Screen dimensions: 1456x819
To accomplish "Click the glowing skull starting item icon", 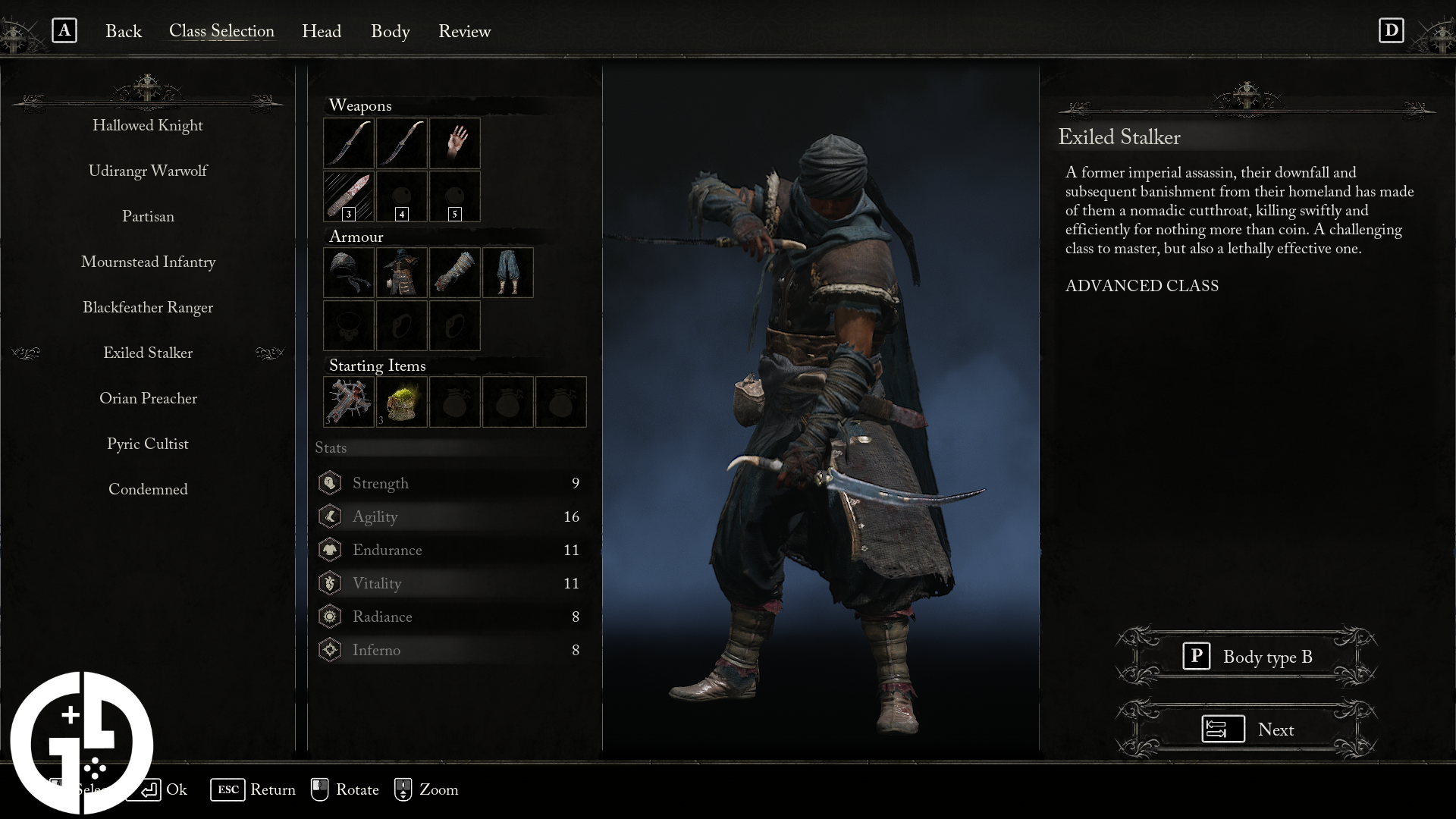I will [401, 402].
